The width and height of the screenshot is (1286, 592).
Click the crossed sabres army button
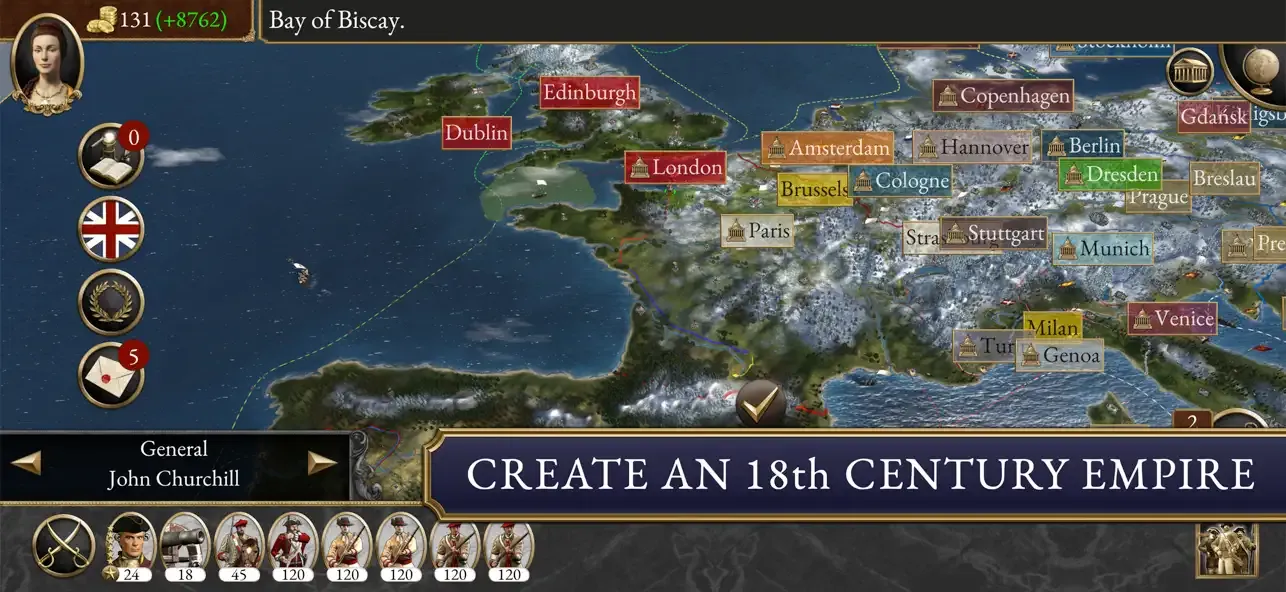[64, 546]
